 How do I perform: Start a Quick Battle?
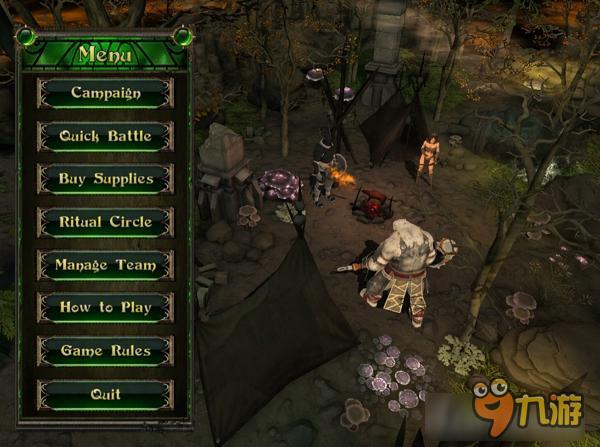(x=105, y=136)
